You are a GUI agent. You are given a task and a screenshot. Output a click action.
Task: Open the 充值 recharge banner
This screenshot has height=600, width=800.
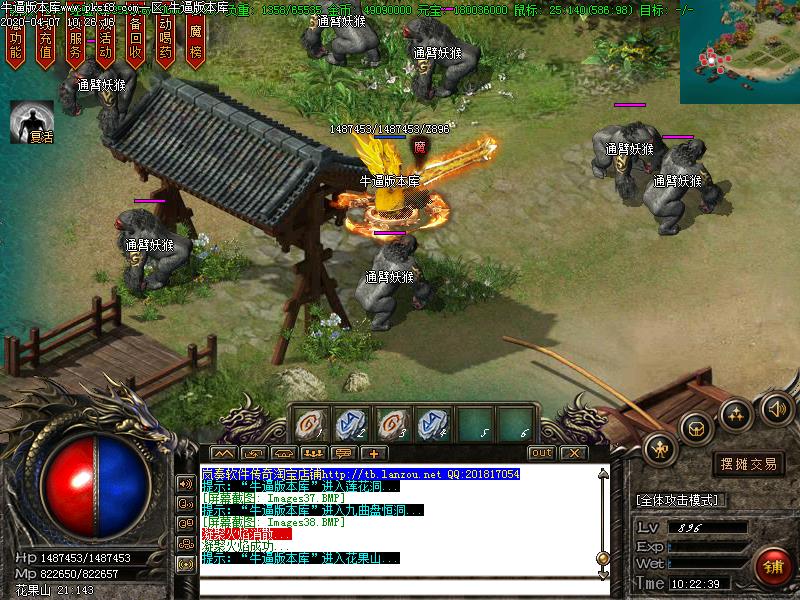pyautogui.click(x=45, y=44)
